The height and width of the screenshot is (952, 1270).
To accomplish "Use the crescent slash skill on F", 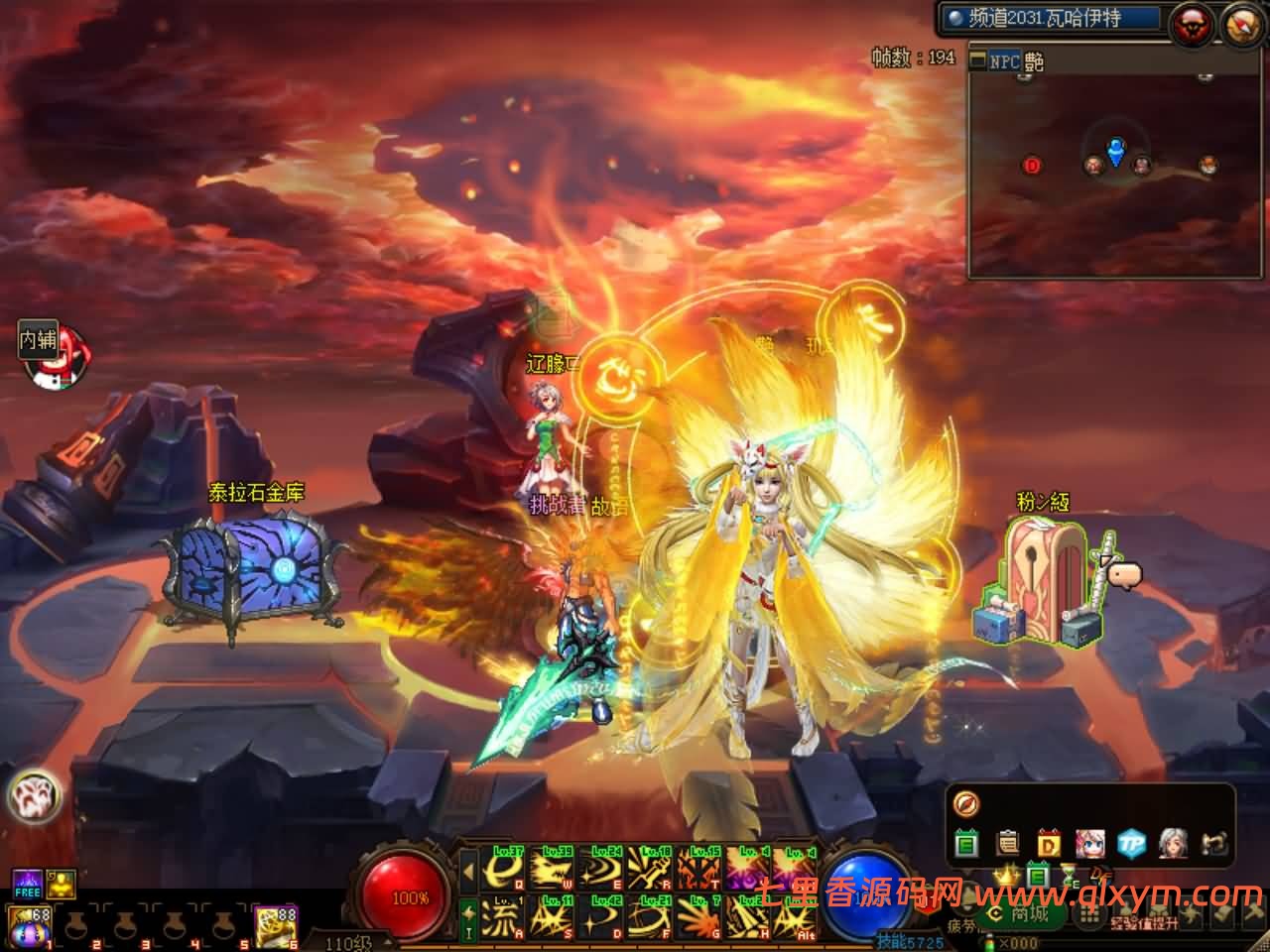I will pos(650,917).
